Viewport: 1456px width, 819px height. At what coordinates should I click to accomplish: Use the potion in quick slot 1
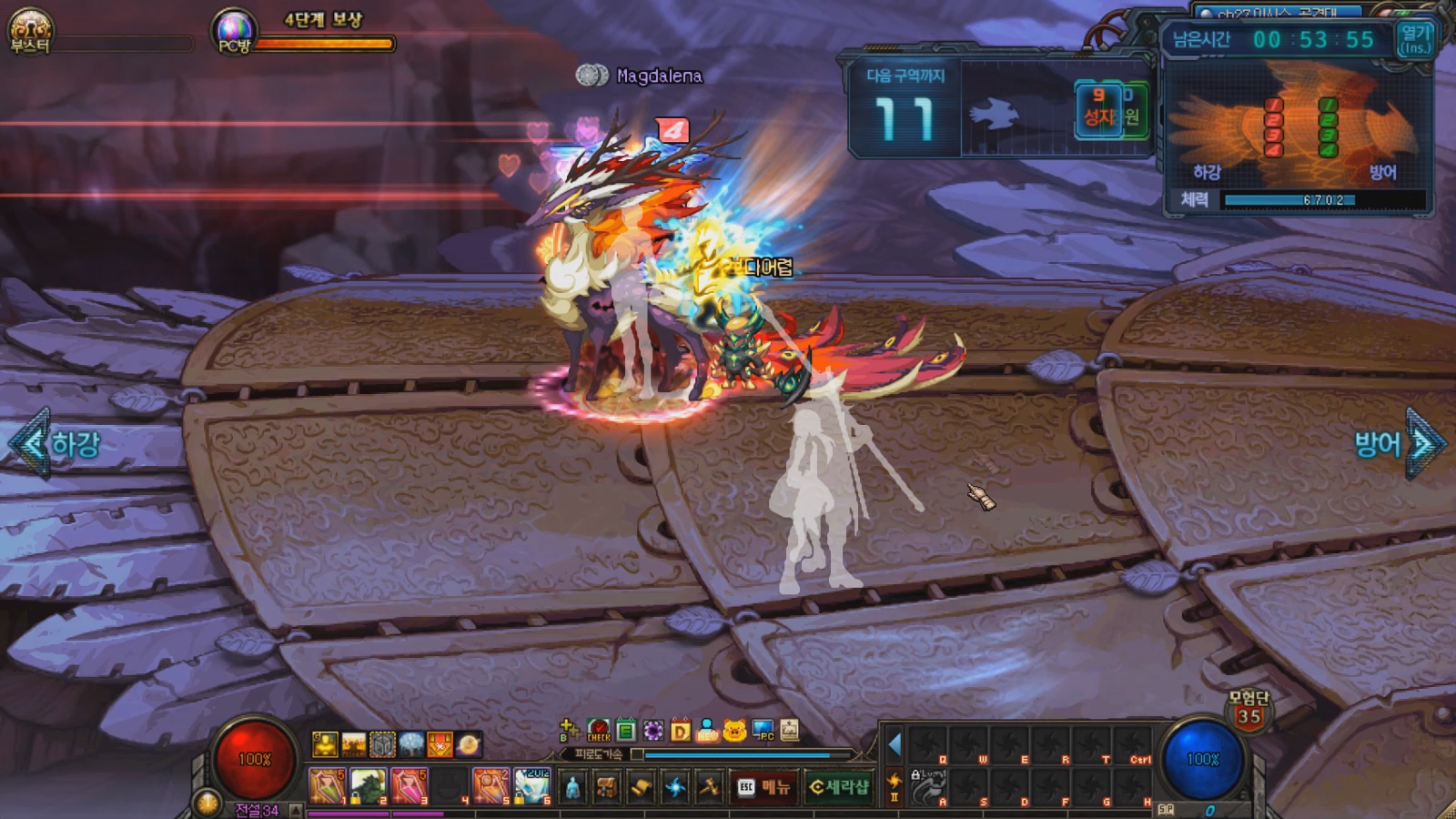point(327,786)
